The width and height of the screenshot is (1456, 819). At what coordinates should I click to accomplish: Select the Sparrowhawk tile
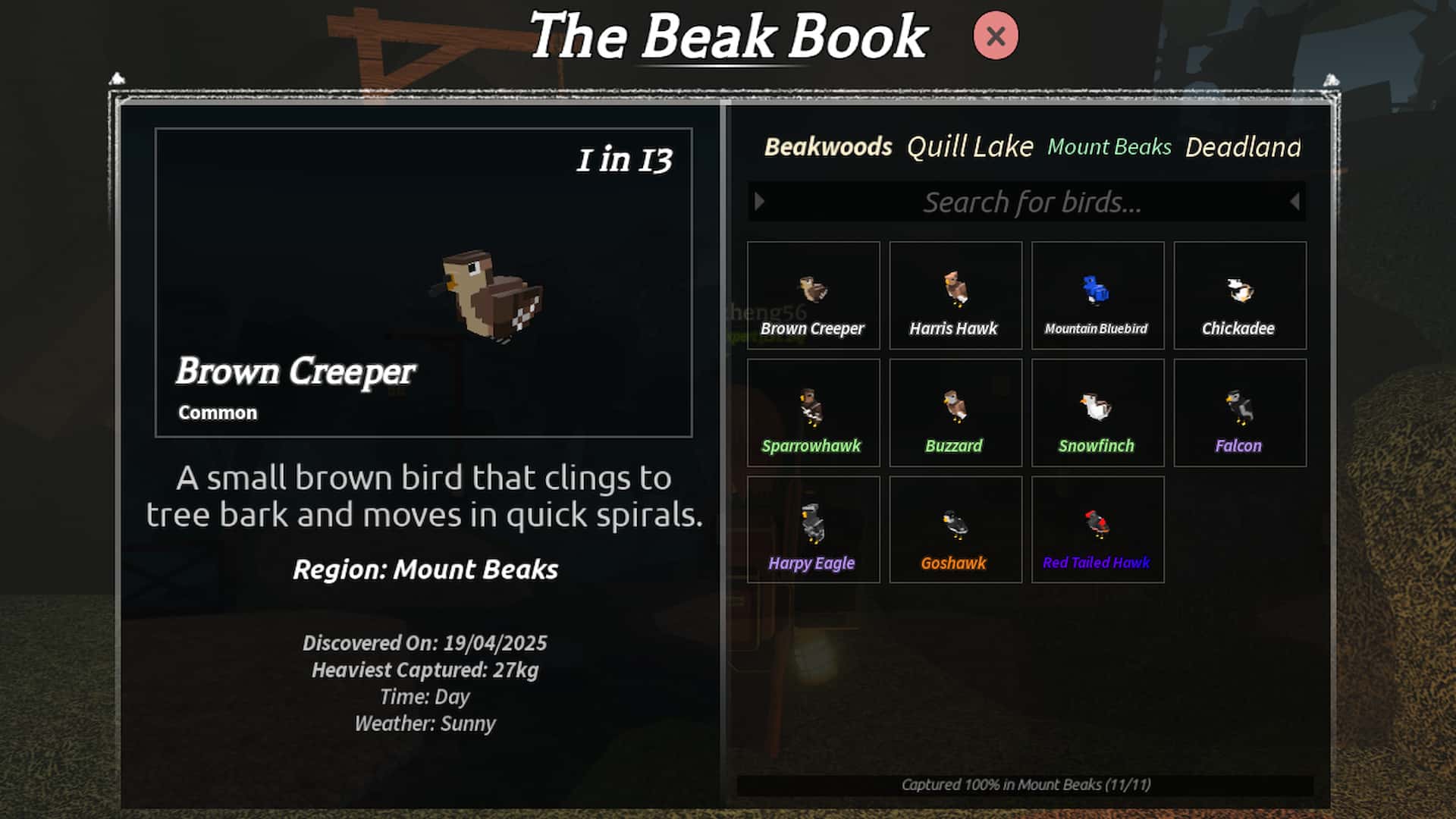[x=813, y=413]
